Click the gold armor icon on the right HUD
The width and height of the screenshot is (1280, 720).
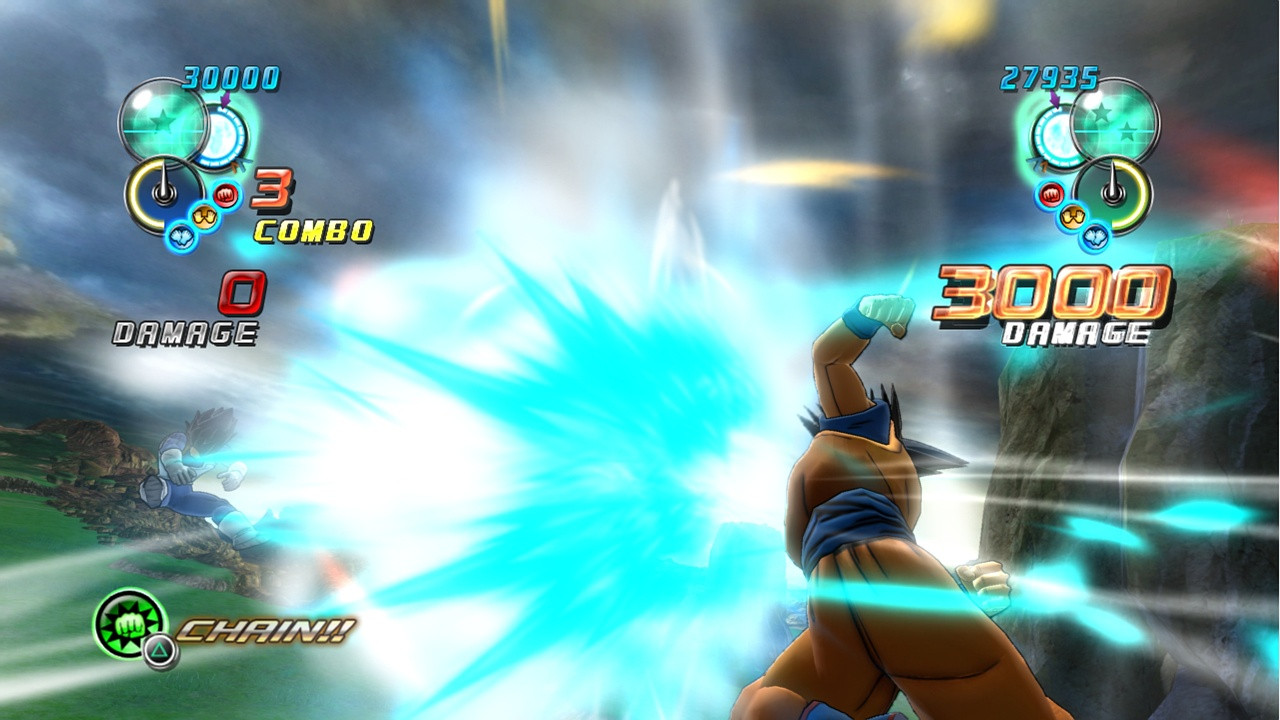tap(1071, 216)
